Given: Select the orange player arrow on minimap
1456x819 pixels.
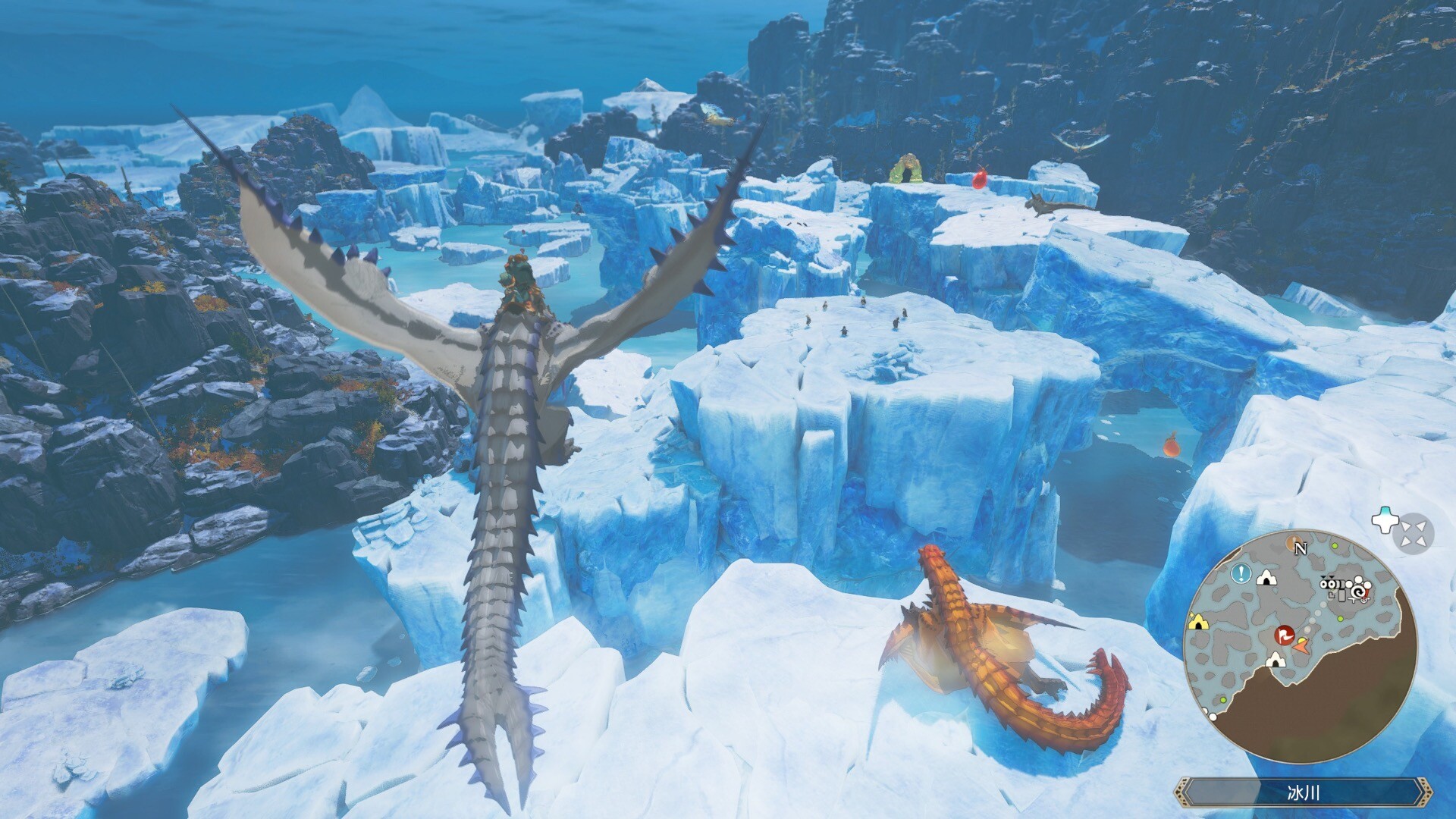Looking at the screenshot, I should [1302, 646].
